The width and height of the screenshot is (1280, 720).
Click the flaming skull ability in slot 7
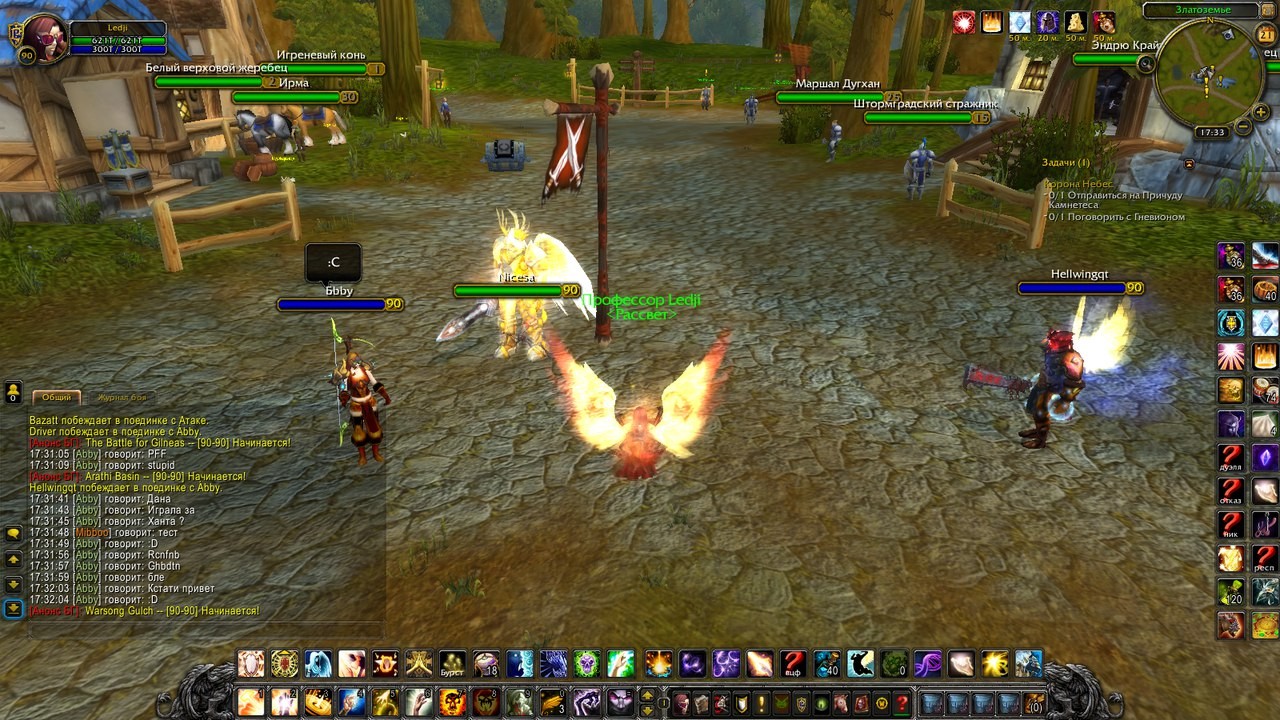pos(453,701)
